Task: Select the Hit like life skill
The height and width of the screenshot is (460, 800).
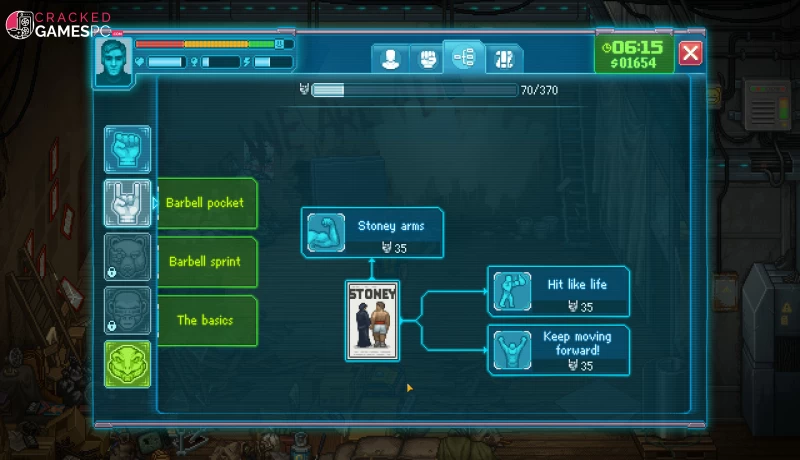Action: point(559,291)
